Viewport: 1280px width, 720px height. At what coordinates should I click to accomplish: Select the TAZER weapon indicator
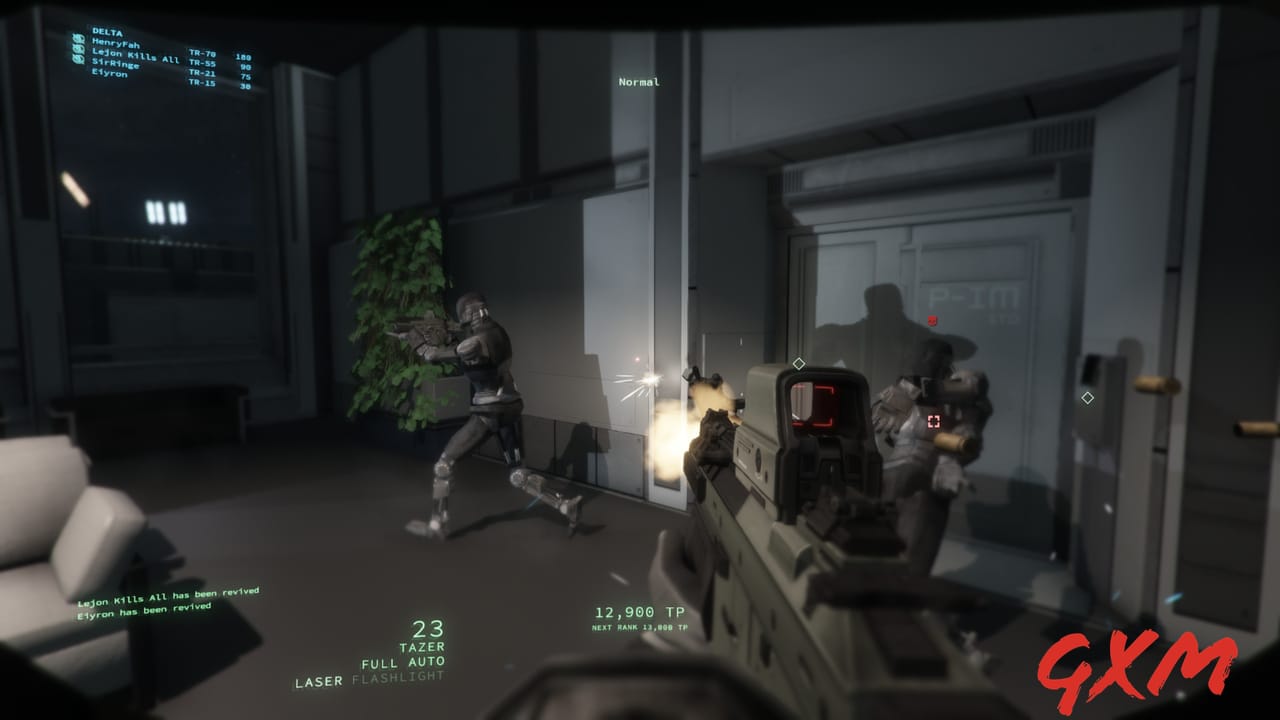coord(423,645)
